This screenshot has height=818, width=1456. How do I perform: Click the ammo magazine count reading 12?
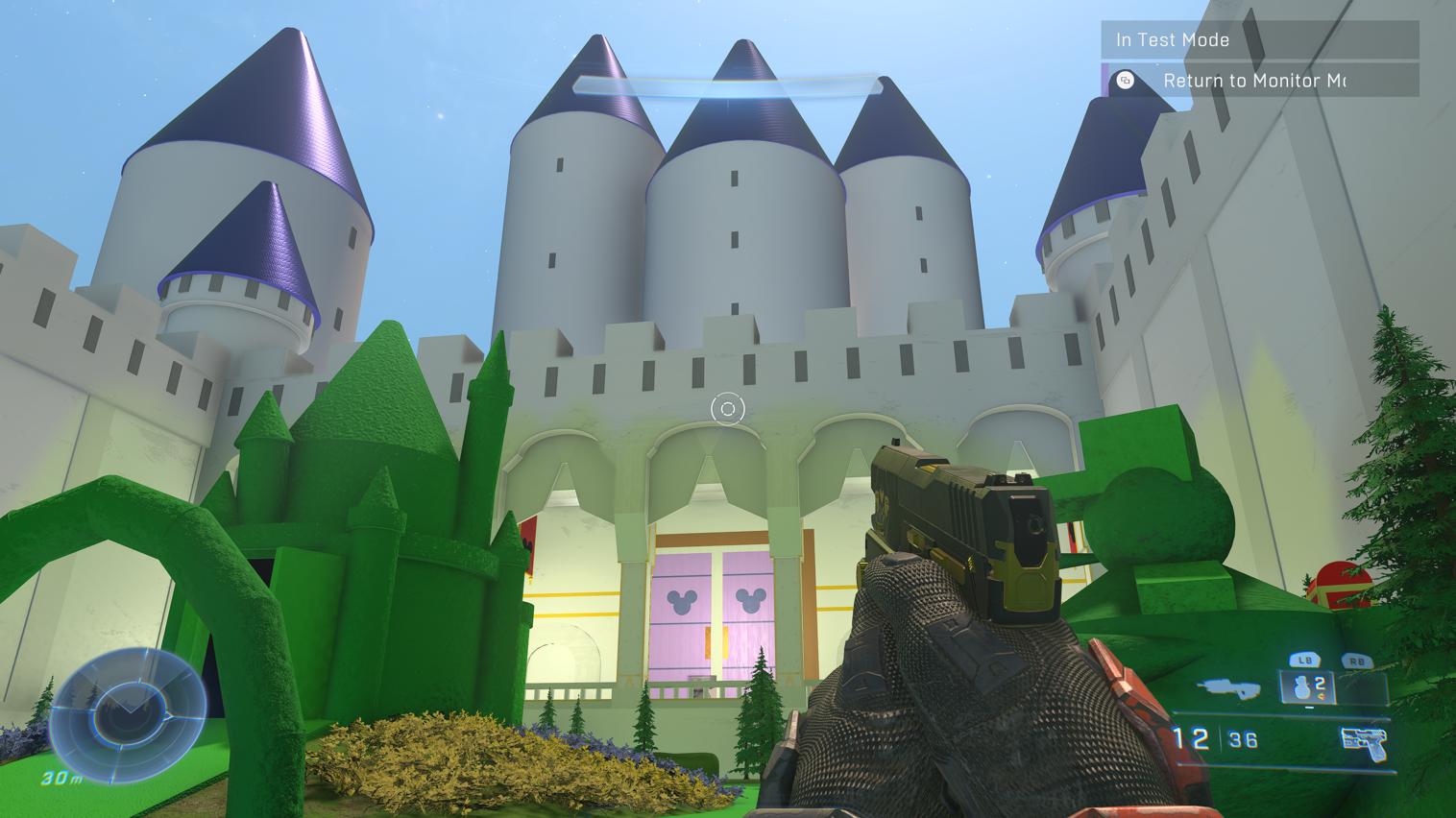pos(1194,737)
